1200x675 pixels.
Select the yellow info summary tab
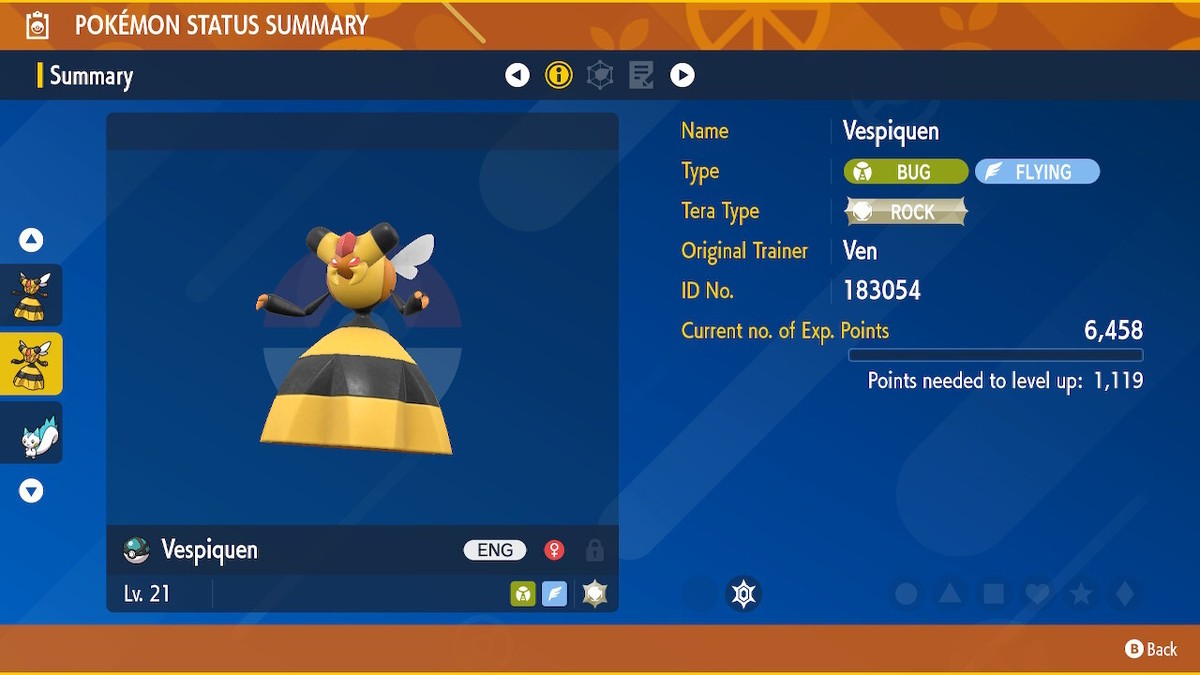[558, 75]
